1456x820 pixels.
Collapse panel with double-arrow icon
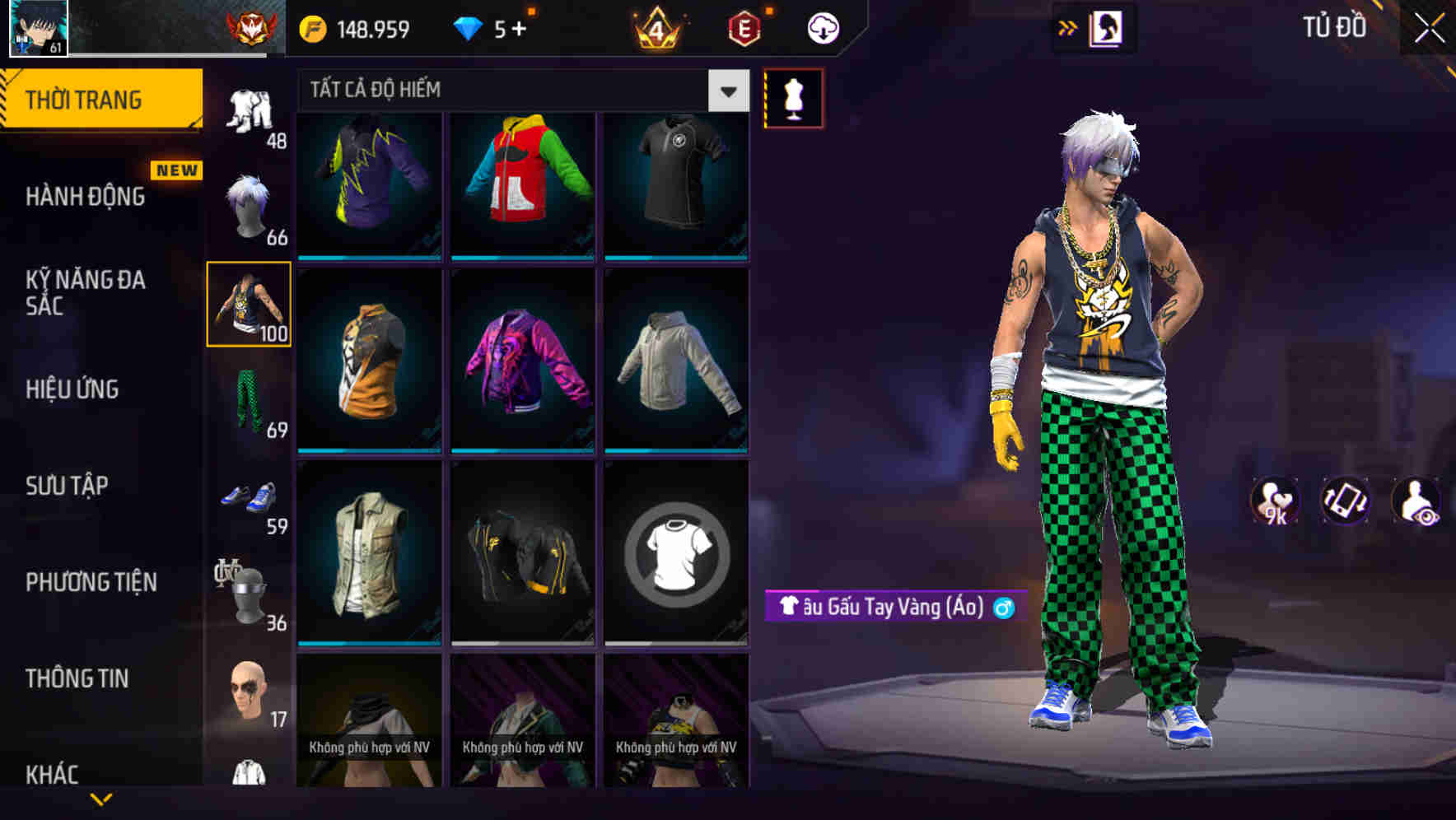tap(1068, 27)
